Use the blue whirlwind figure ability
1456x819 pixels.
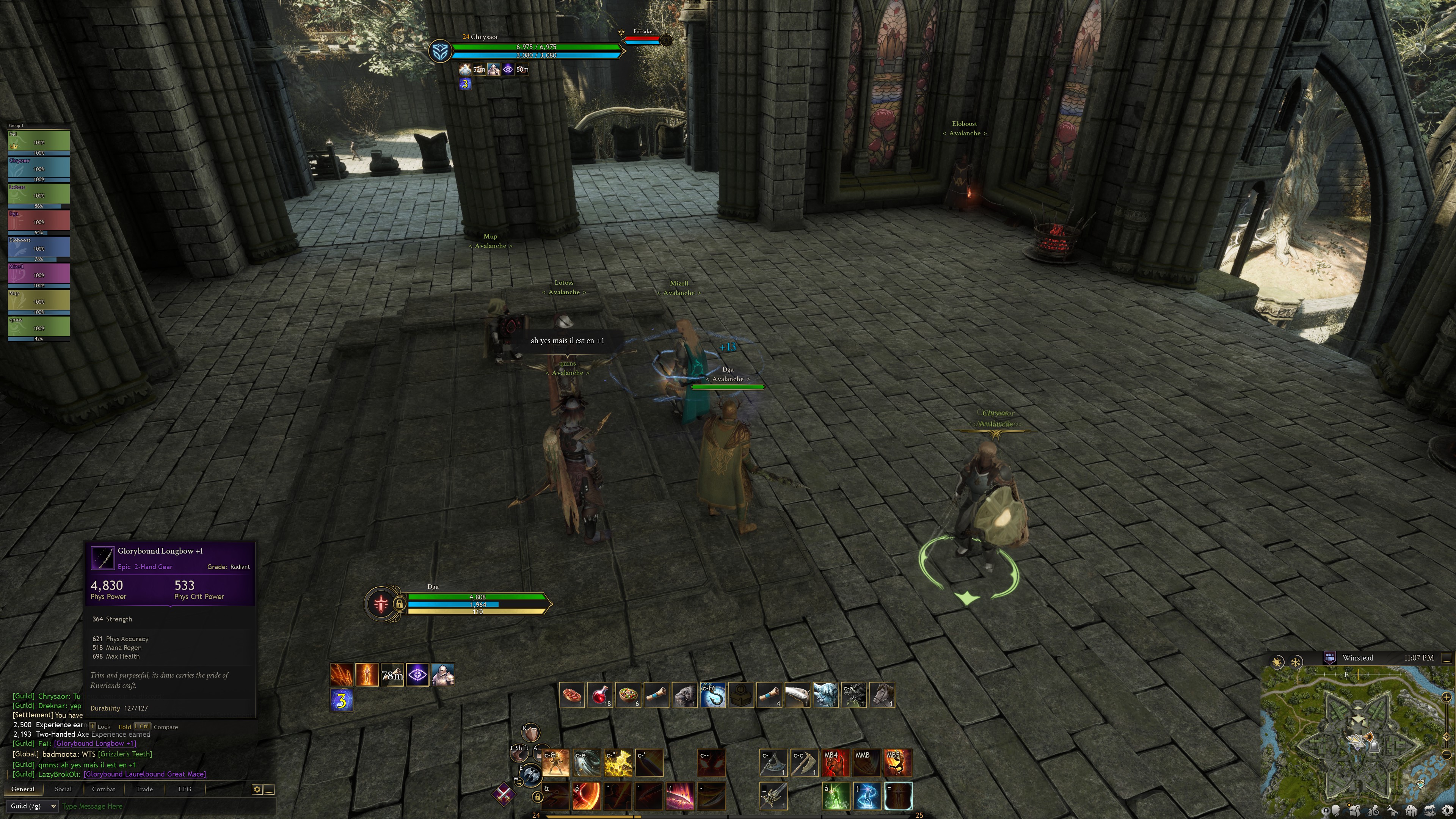tap(866, 796)
